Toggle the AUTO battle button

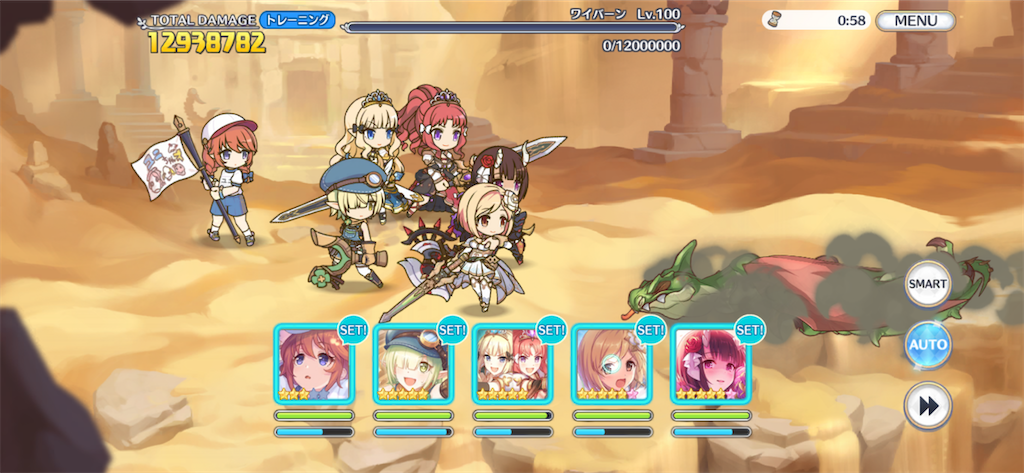[x=927, y=345]
